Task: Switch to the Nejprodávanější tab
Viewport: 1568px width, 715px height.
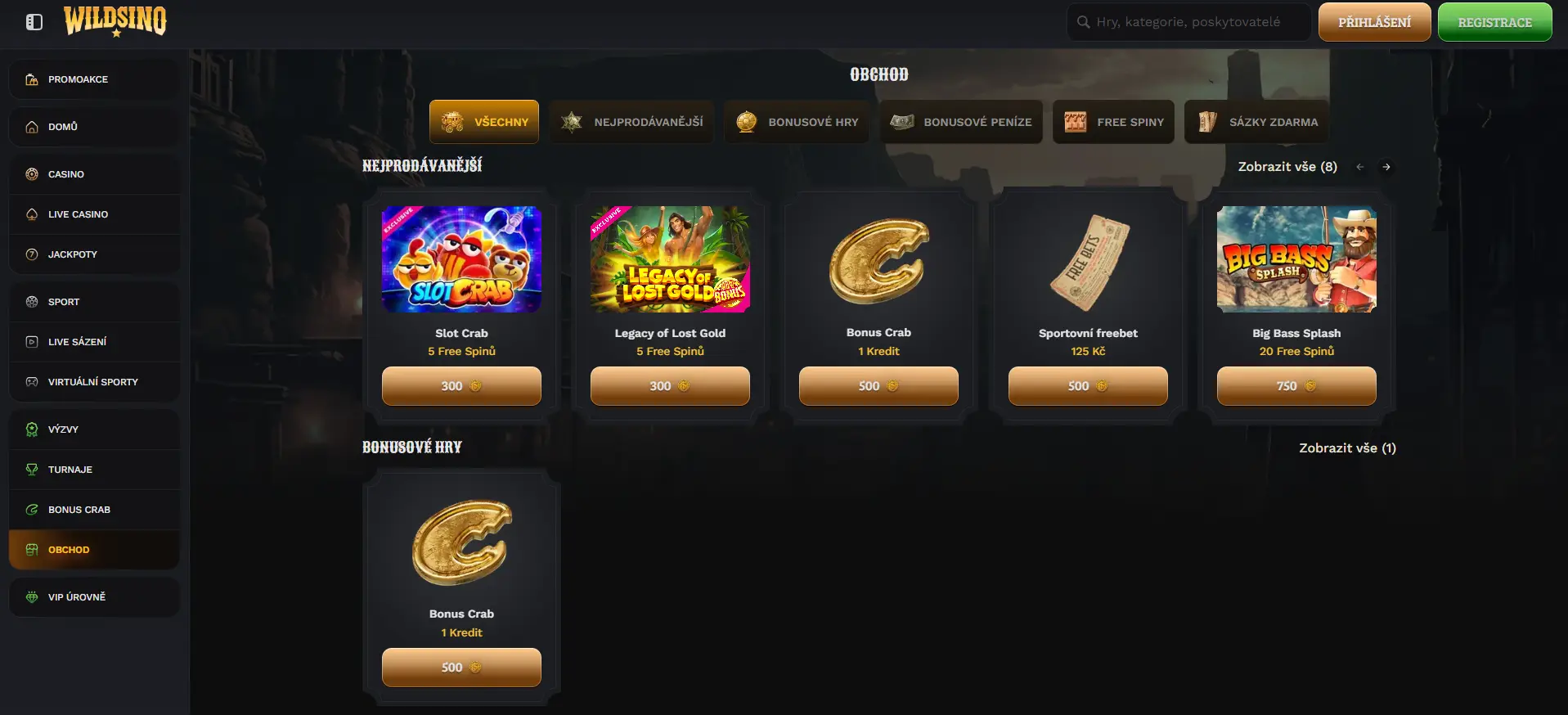Action: click(x=631, y=122)
